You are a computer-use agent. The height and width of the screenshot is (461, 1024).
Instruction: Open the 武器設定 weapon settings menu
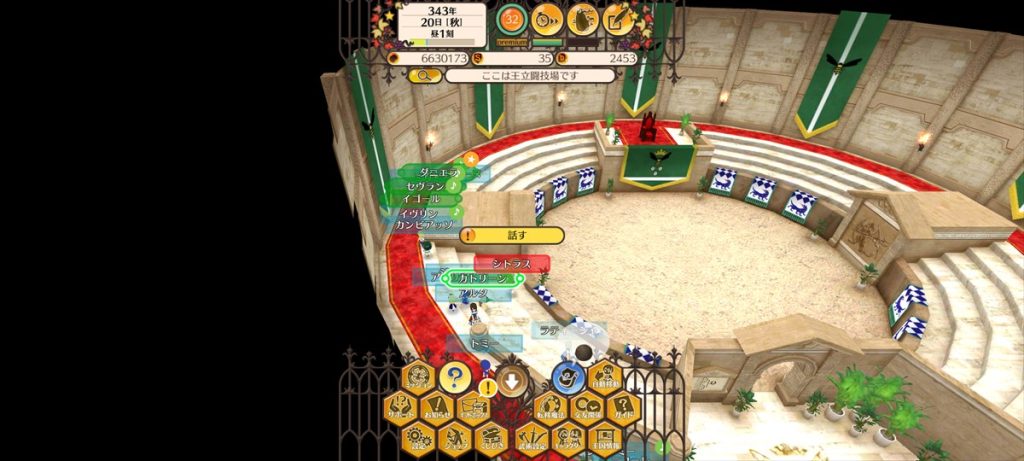coord(531,438)
